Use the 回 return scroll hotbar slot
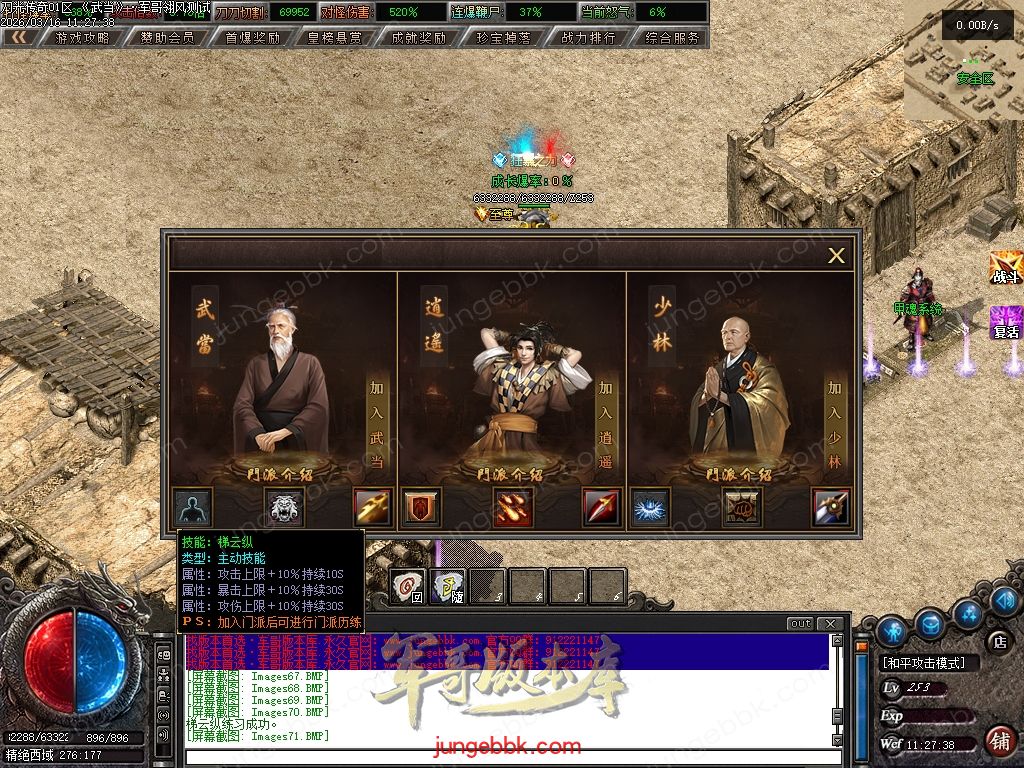Viewport: 1024px width, 768px height. (407, 587)
